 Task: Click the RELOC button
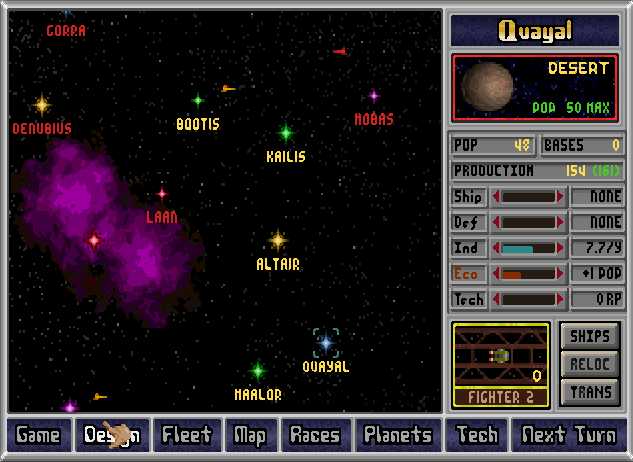pos(590,364)
